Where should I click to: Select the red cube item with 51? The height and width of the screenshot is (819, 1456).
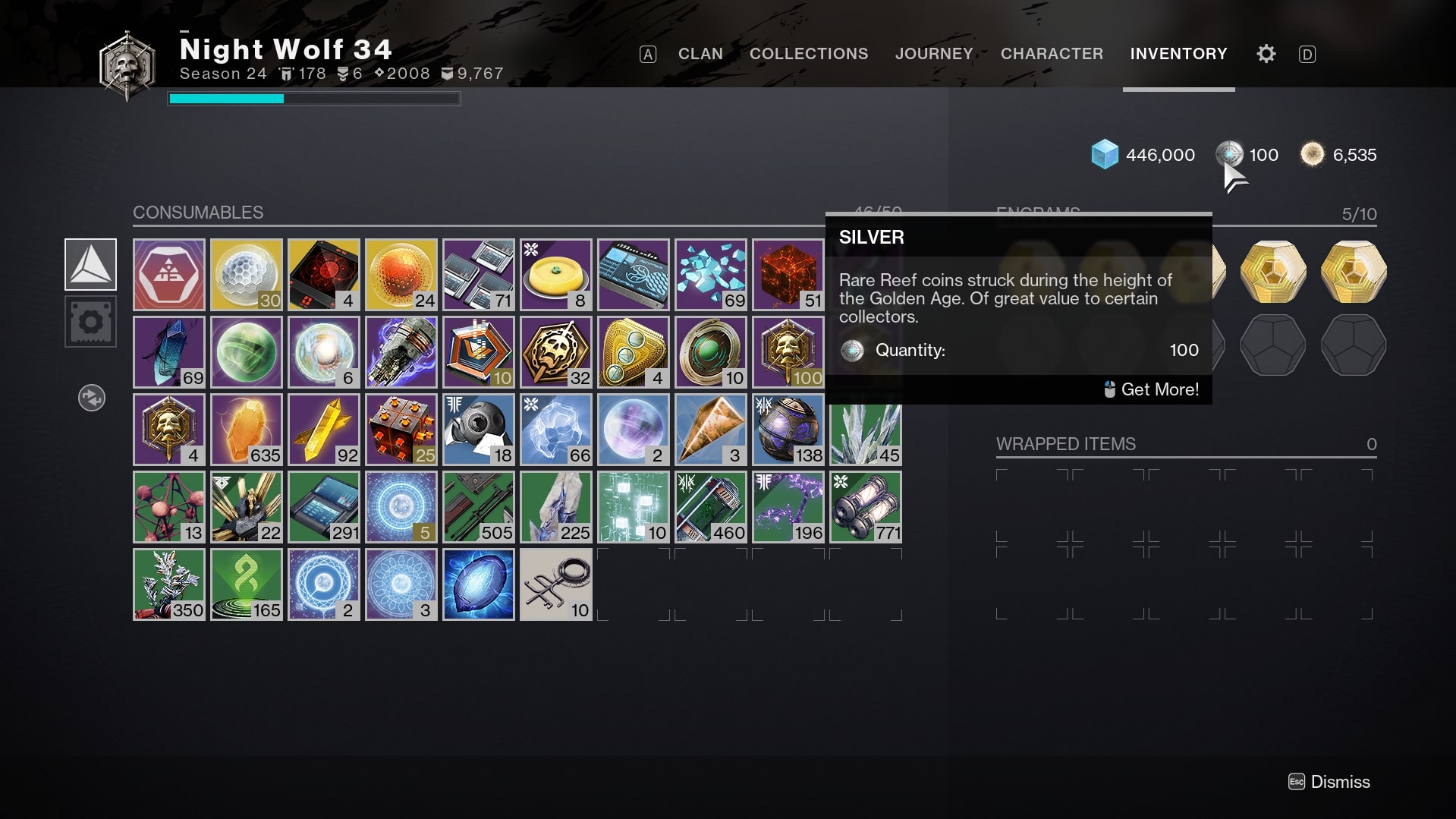(788, 275)
